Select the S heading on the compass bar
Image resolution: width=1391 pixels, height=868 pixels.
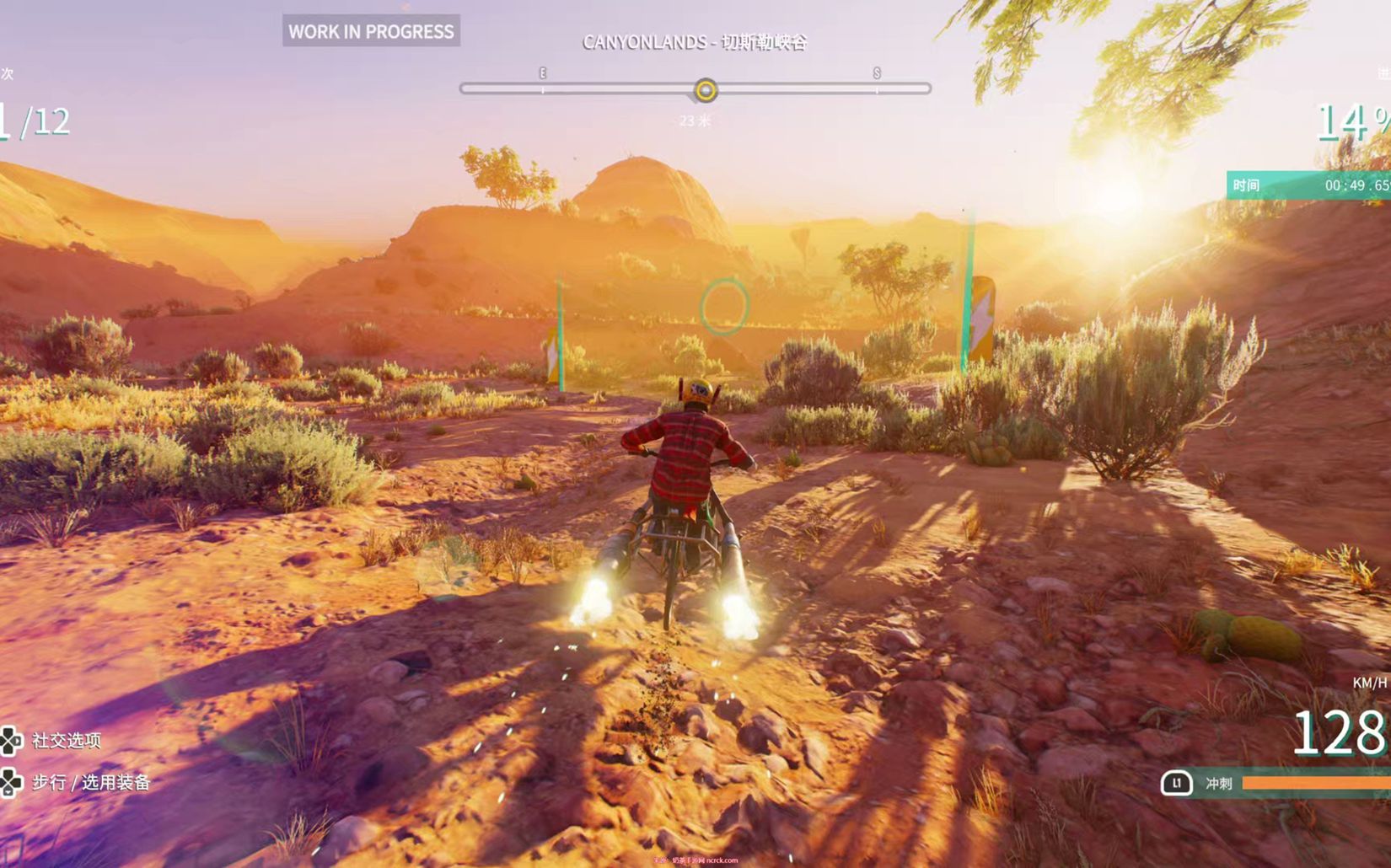click(x=877, y=74)
